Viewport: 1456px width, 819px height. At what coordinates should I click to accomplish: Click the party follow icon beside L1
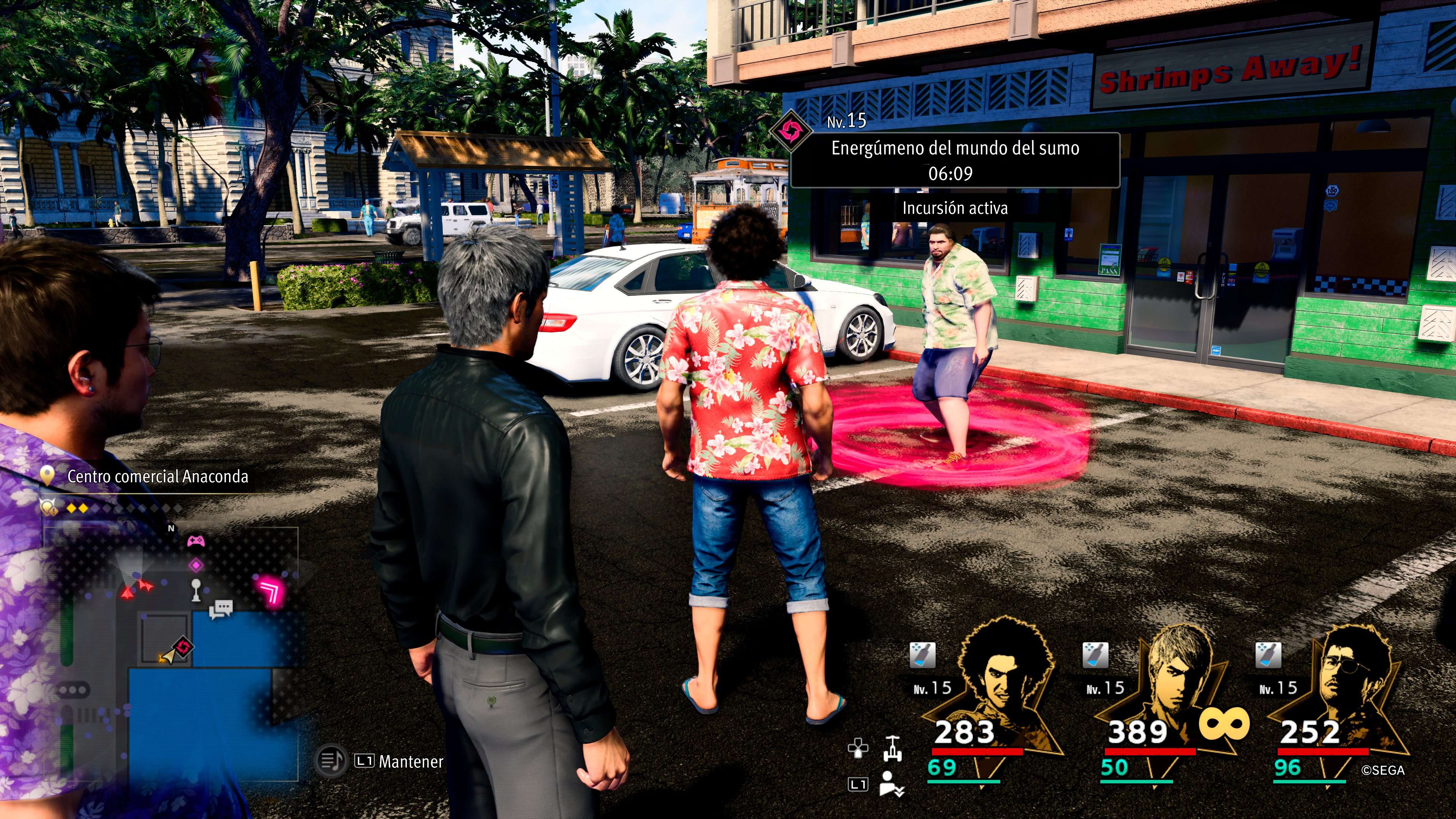[x=892, y=784]
